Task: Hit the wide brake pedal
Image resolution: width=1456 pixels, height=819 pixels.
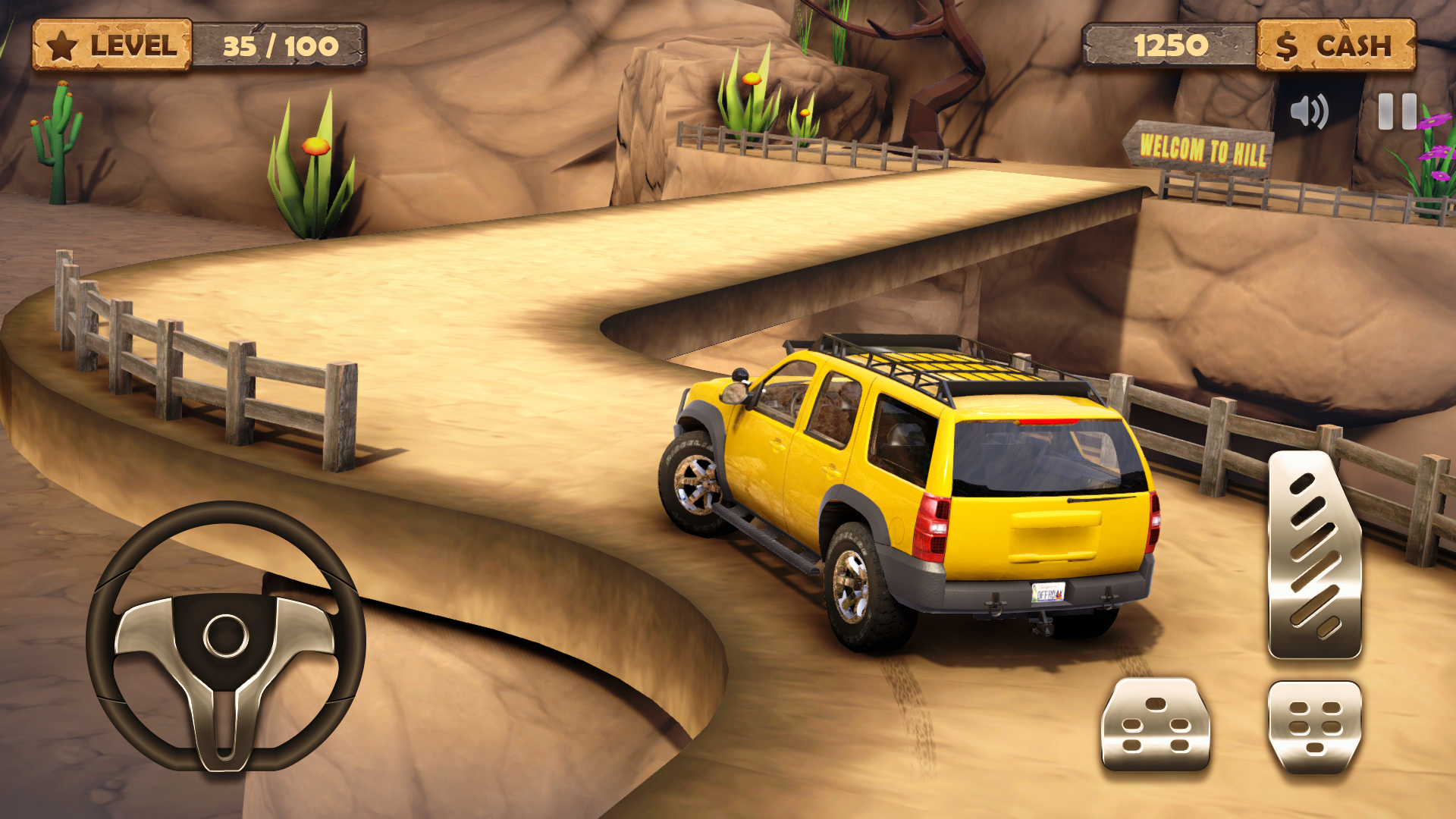Action: tap(1155, 725)
